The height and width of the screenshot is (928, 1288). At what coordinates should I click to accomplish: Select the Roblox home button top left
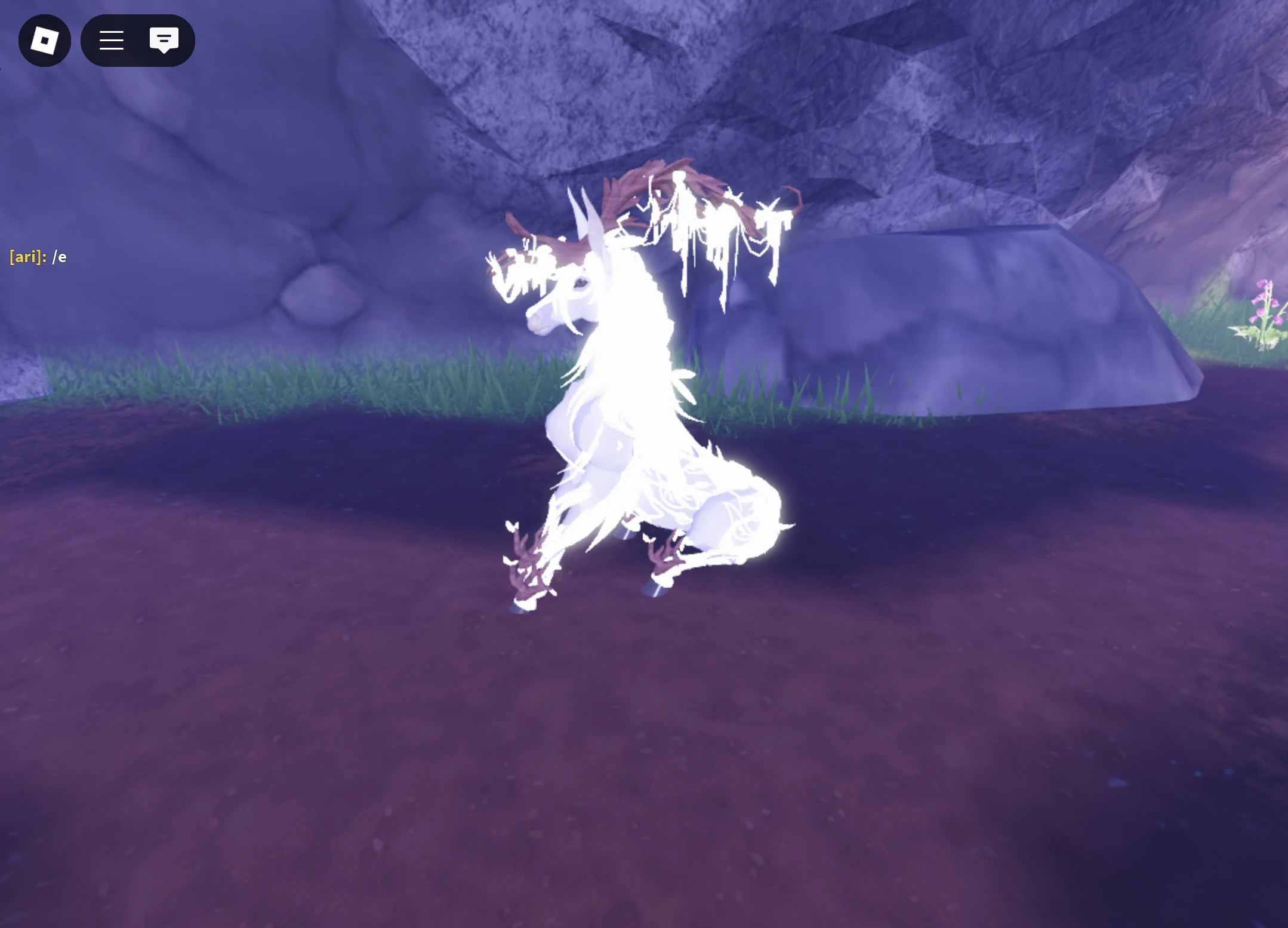(x=45, y=40)
